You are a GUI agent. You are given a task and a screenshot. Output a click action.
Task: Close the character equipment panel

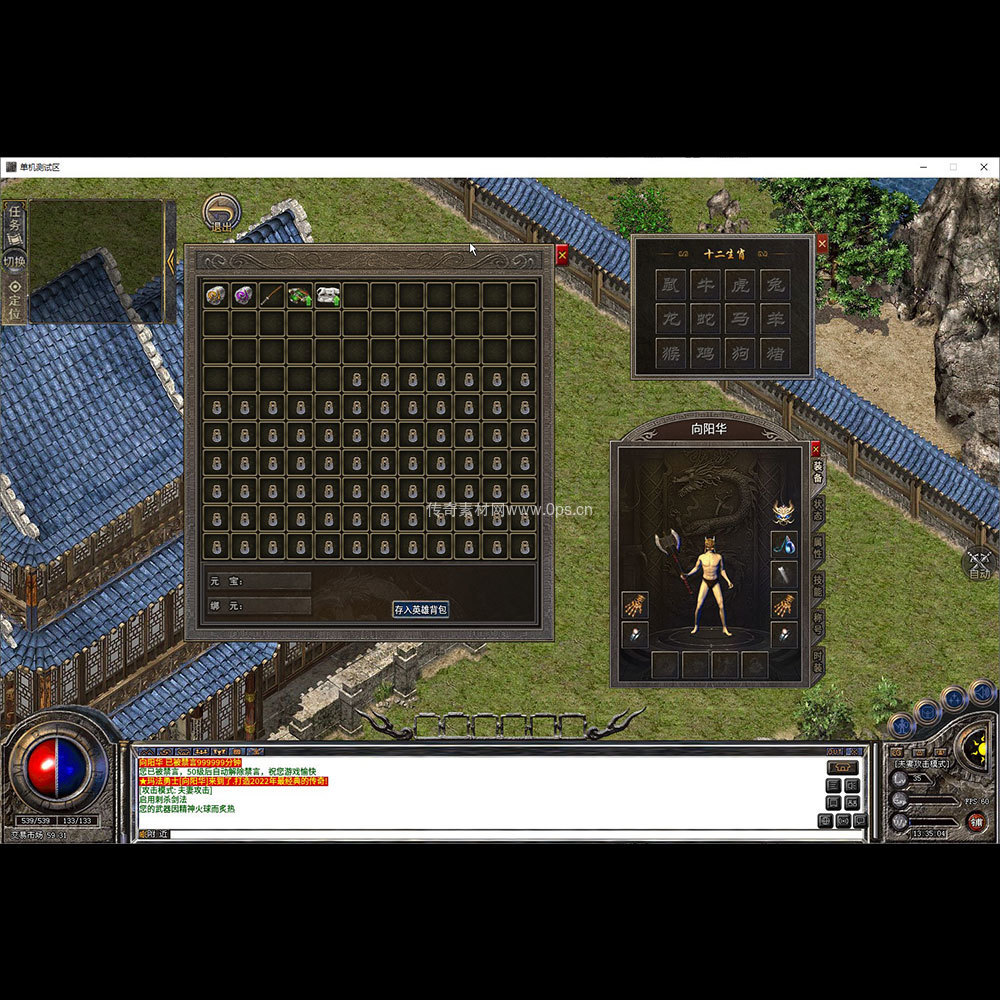coord(815,449)
